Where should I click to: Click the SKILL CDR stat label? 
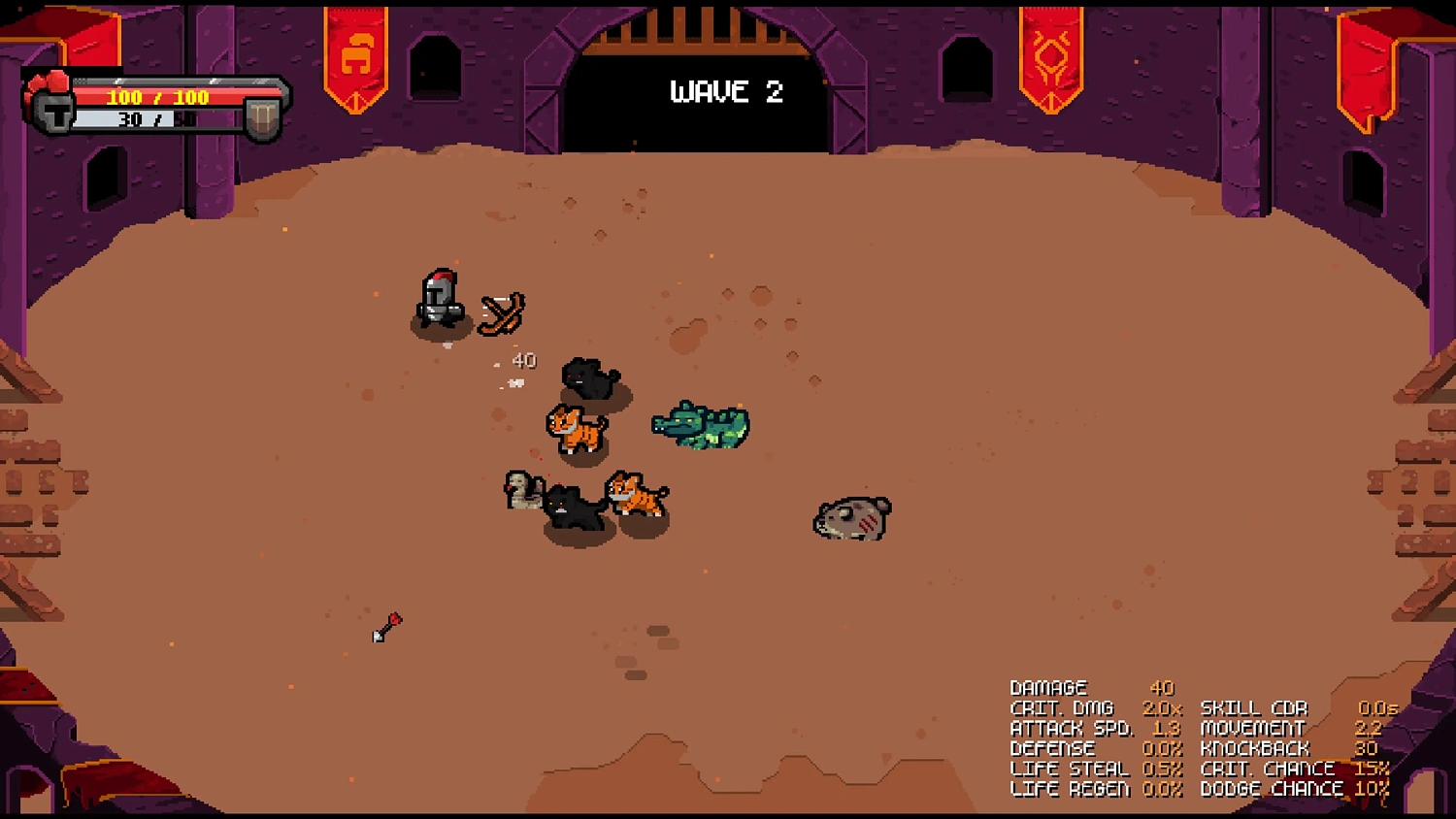click(1255, 707)
